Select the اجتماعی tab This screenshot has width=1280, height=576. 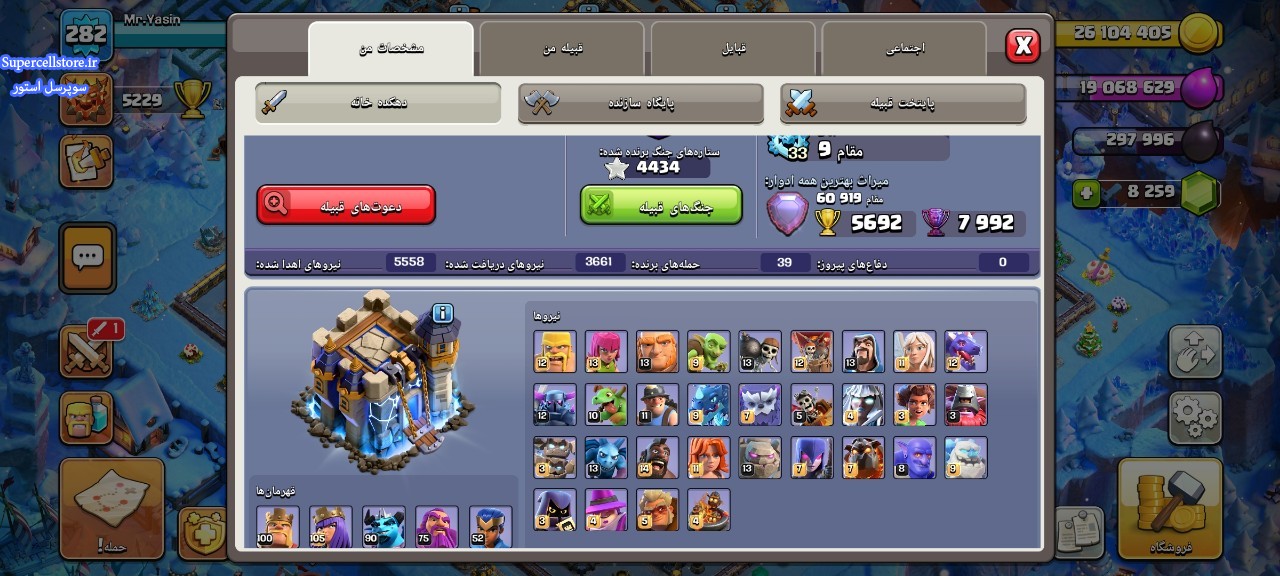click(x=905, y=48)
